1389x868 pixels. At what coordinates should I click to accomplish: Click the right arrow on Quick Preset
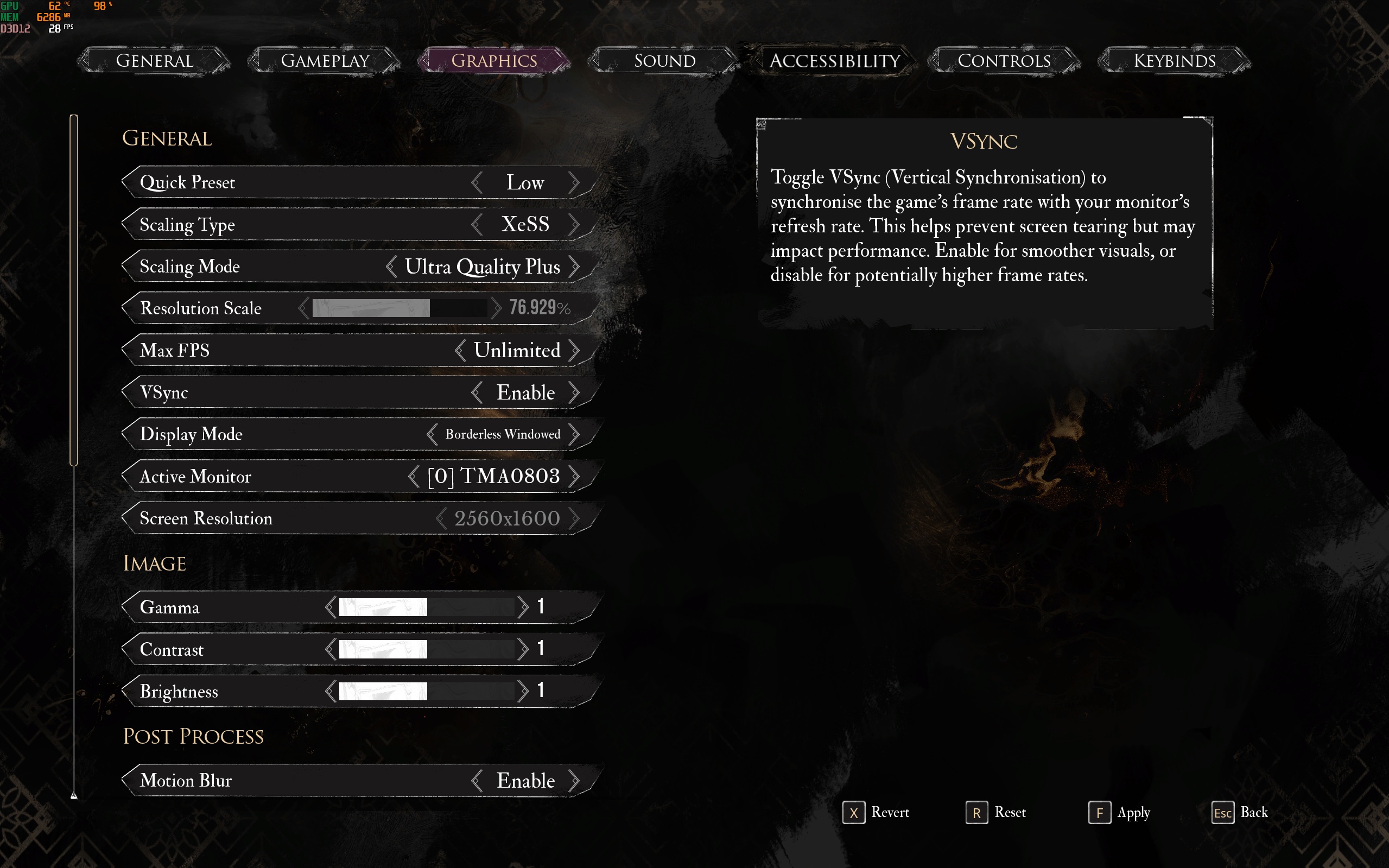574,182
